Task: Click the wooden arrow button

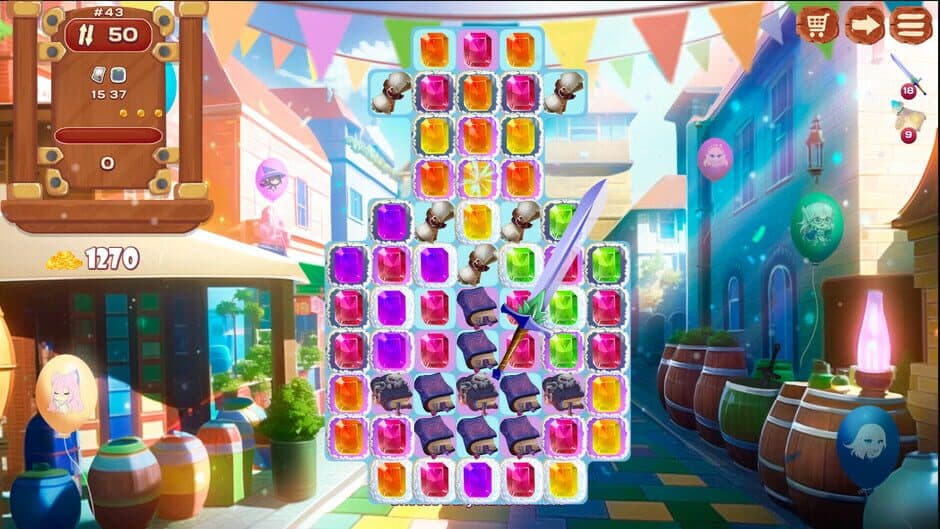Action: (864, 25)
